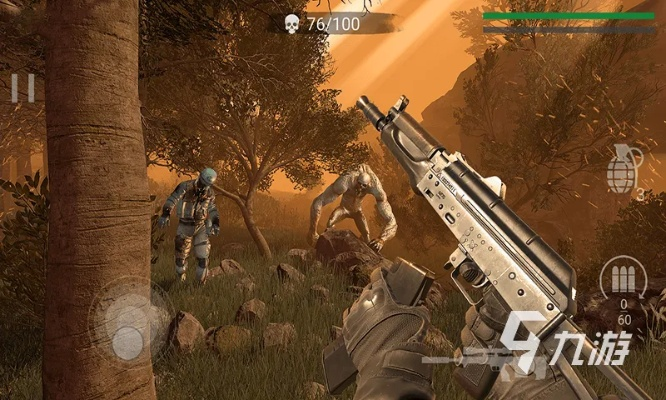
Task: Throw a grenade using the grenade icon
Action: point(624,167)
